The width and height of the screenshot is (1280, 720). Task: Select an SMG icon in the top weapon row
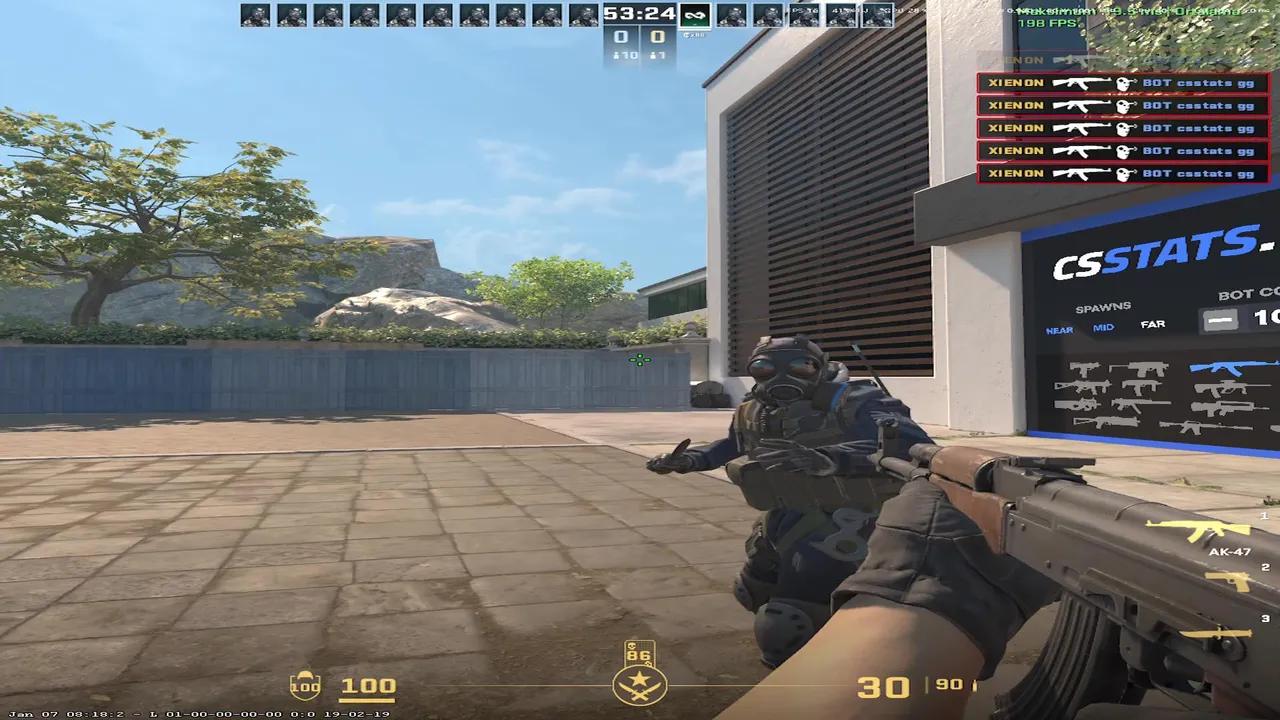[x=1085, y=368]
